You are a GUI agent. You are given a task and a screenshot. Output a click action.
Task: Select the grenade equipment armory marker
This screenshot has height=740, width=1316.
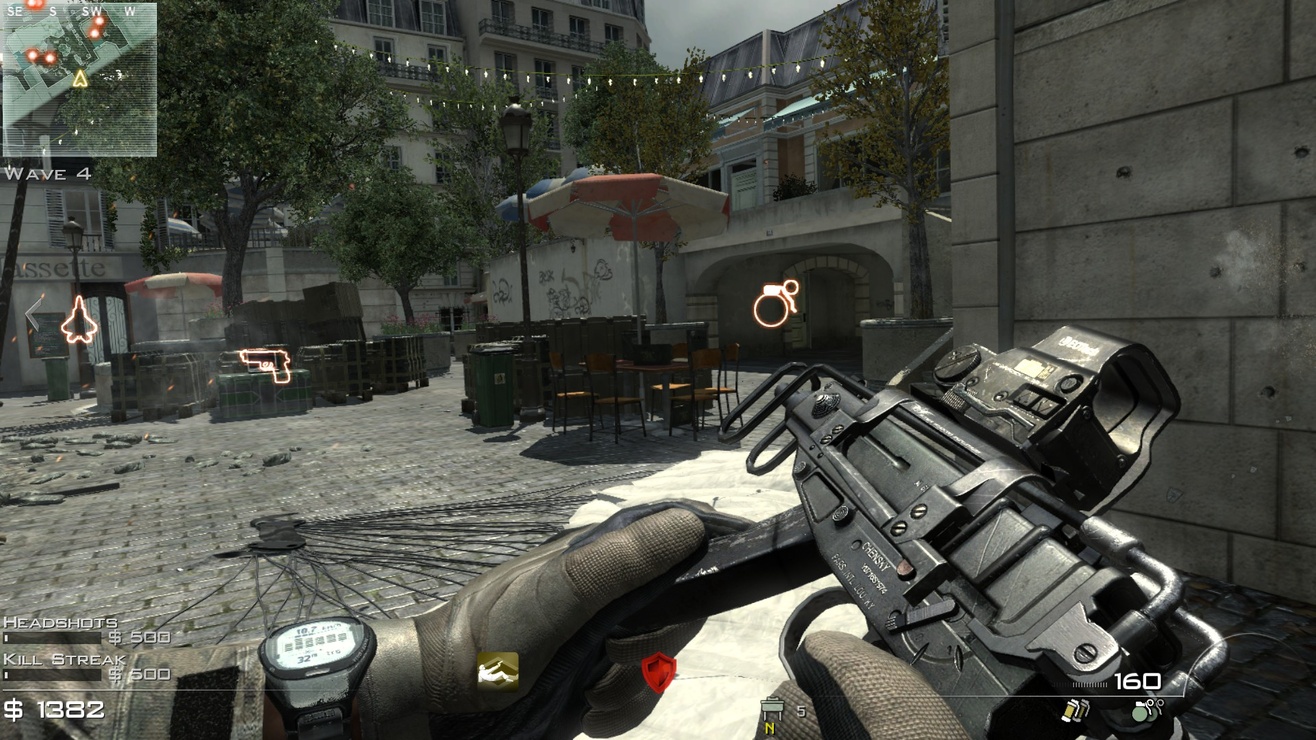[776, 303]
